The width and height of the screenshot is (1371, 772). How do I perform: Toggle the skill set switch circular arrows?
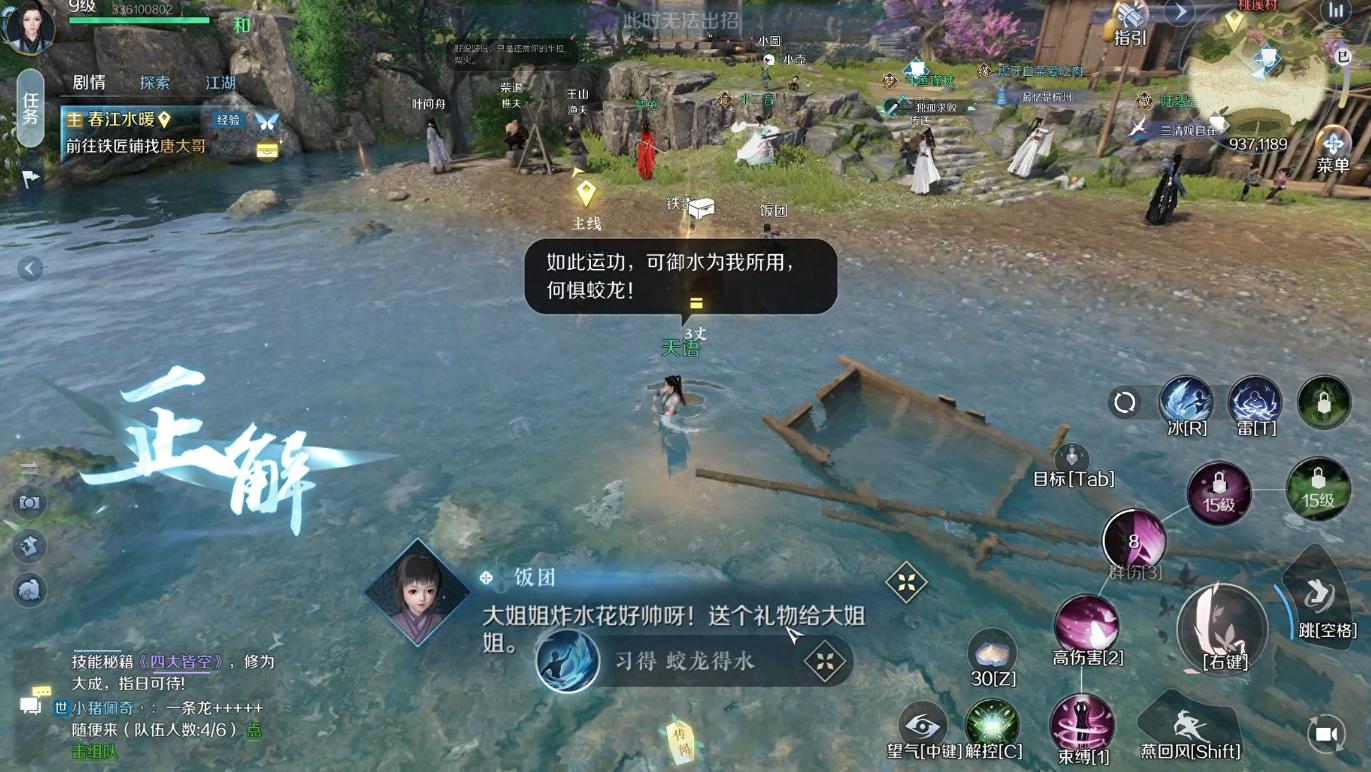point(1124,401)
